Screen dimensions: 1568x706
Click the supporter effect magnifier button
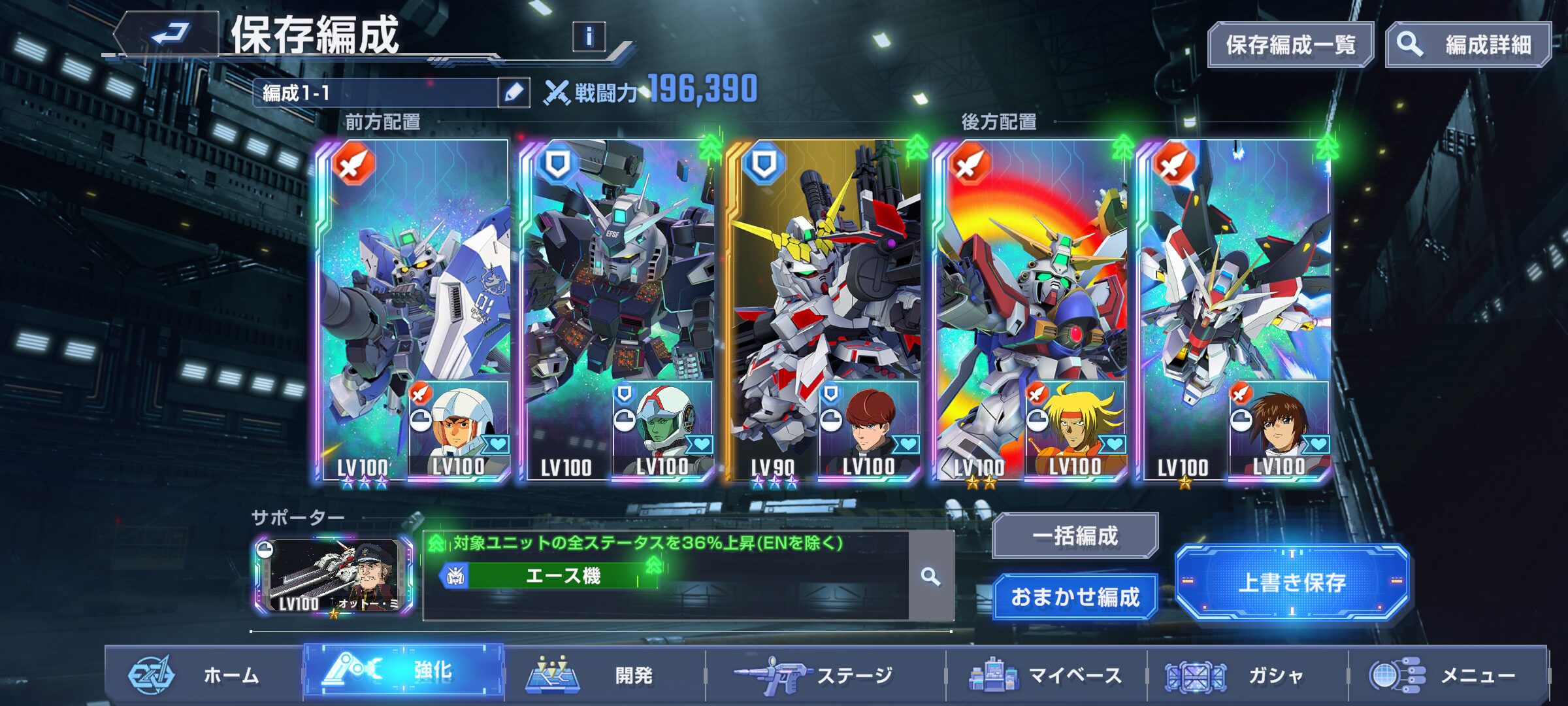(x=930, y=576)
